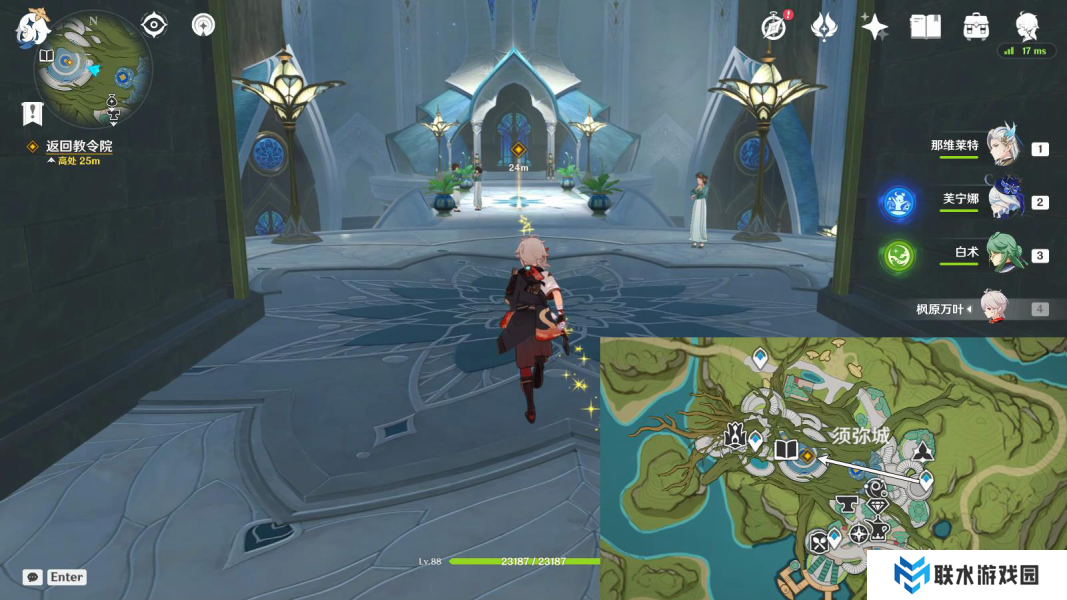Open the circular minimap
This screenshot has height=600, width=1067.
click(x=93, y=68)
